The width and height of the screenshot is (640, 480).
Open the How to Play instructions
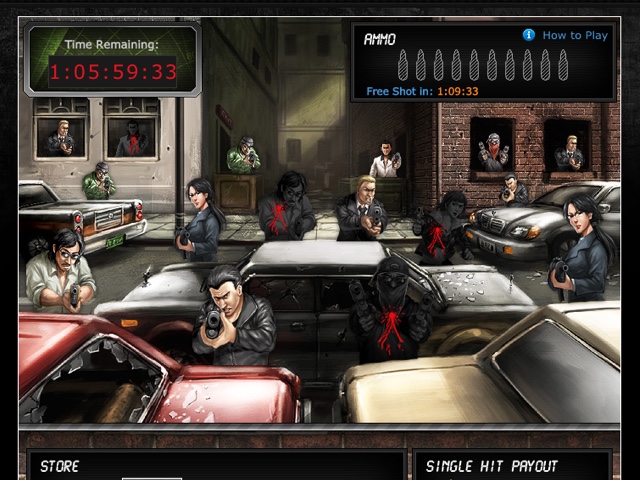pos(574,35)
